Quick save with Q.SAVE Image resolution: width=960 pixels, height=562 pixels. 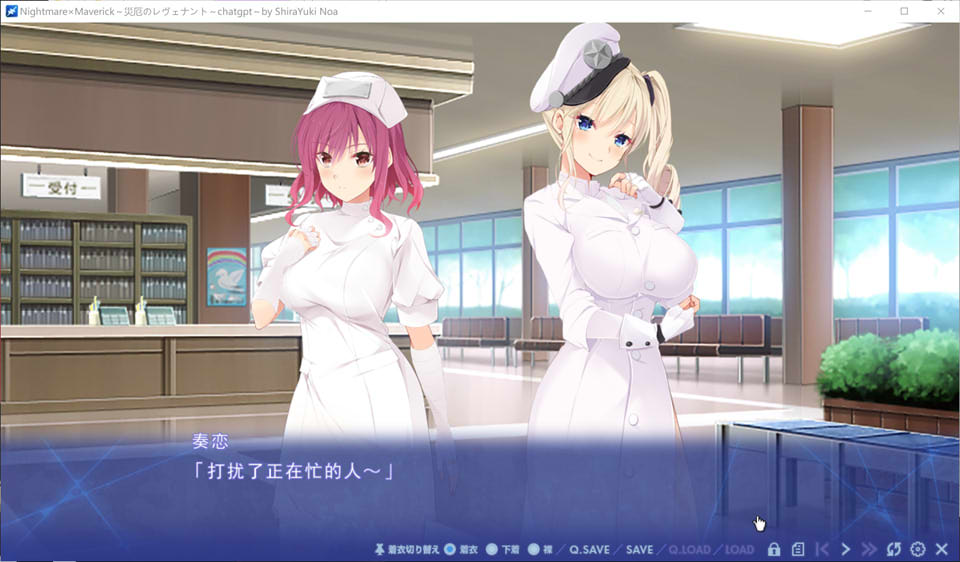[589, 549]
